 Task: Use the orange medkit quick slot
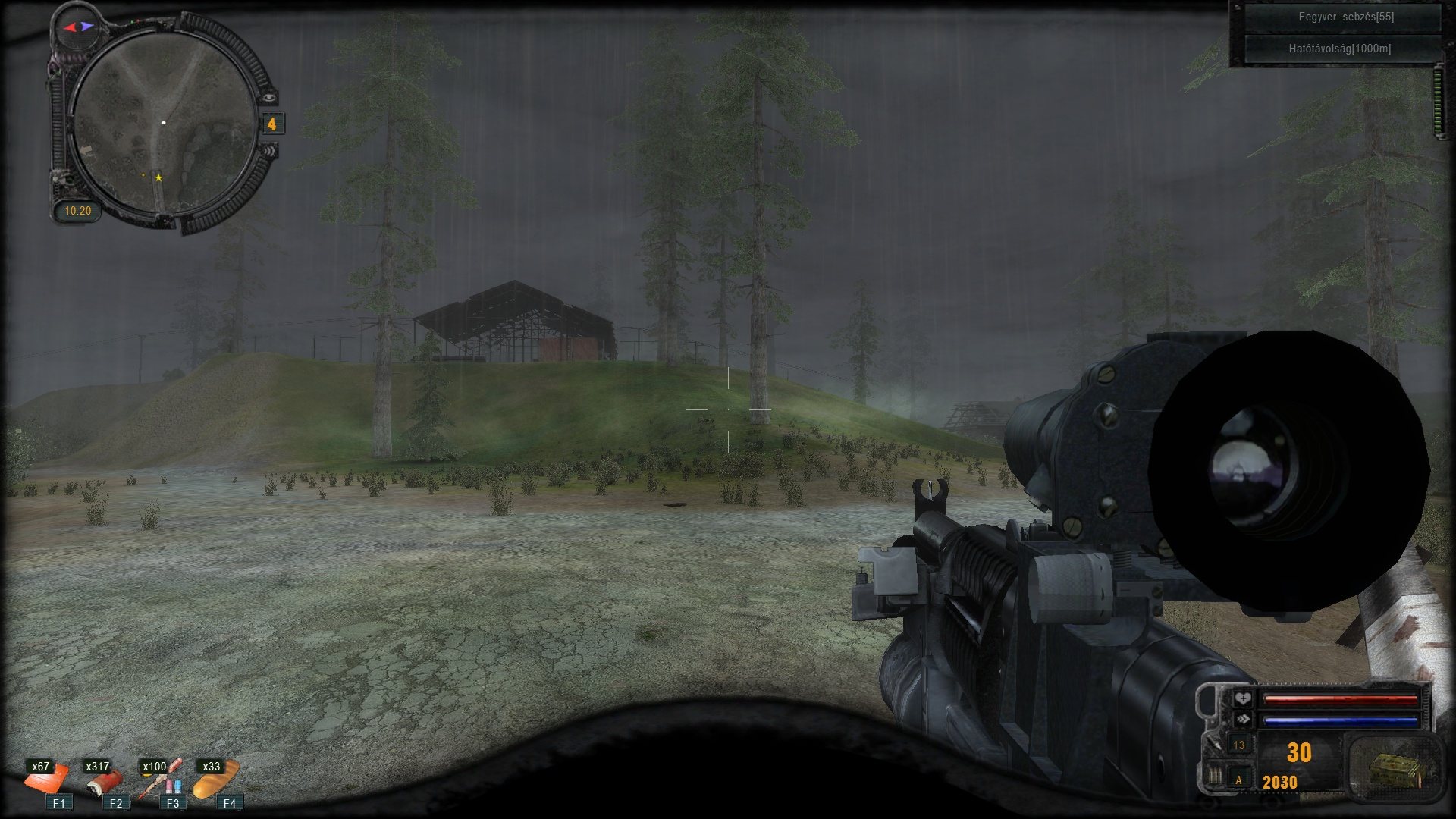[47, 780]
